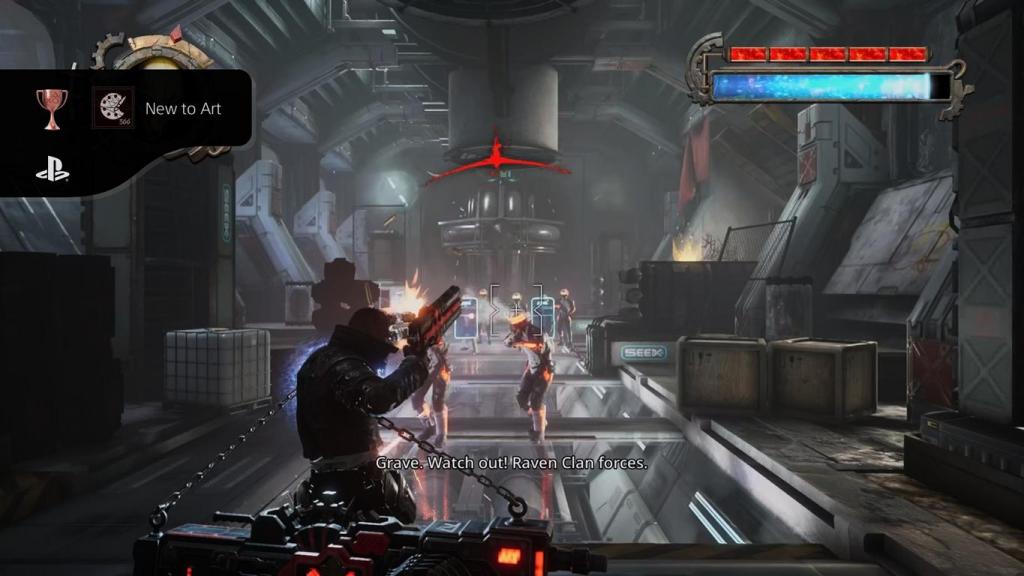The width and height of the screenshot is (1024, 576).
Task: Open the "New to Art" trophy notification
Action: (183, 109)
